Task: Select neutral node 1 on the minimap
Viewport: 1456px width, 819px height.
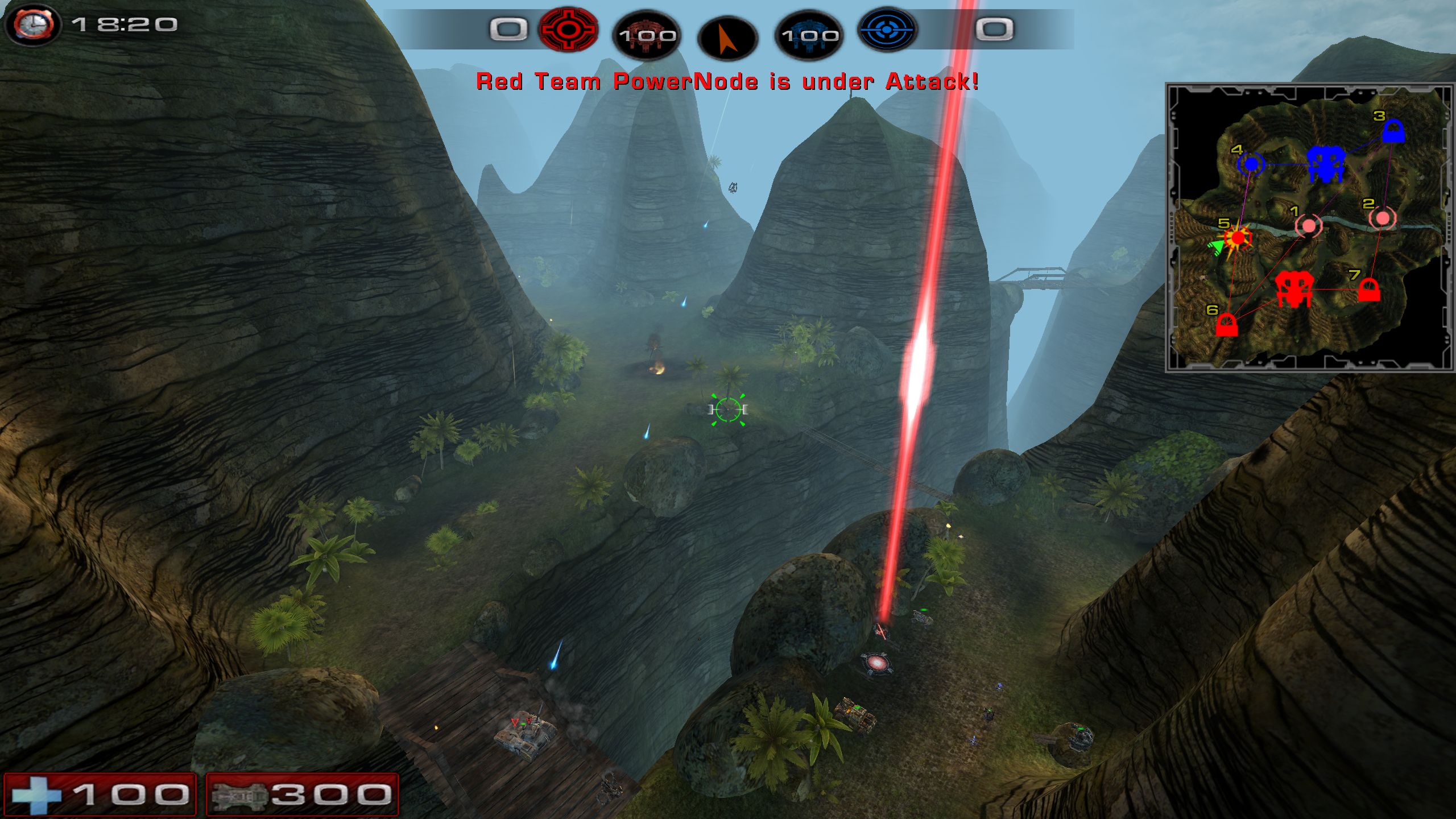Action: tap(1309, 226)
